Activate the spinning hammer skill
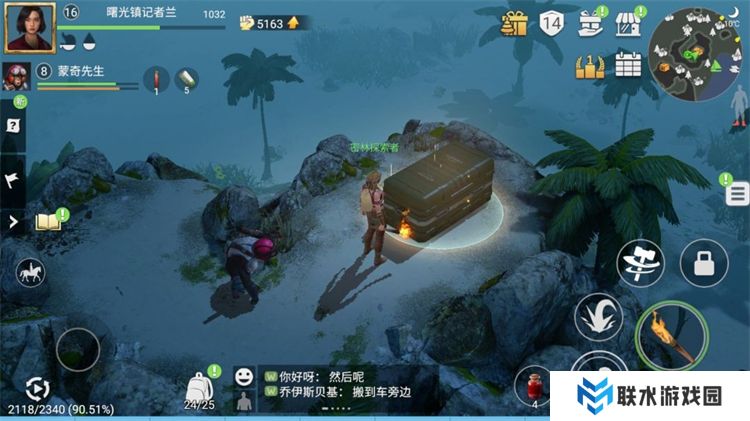The image size is (750, 421). [640, 262]
